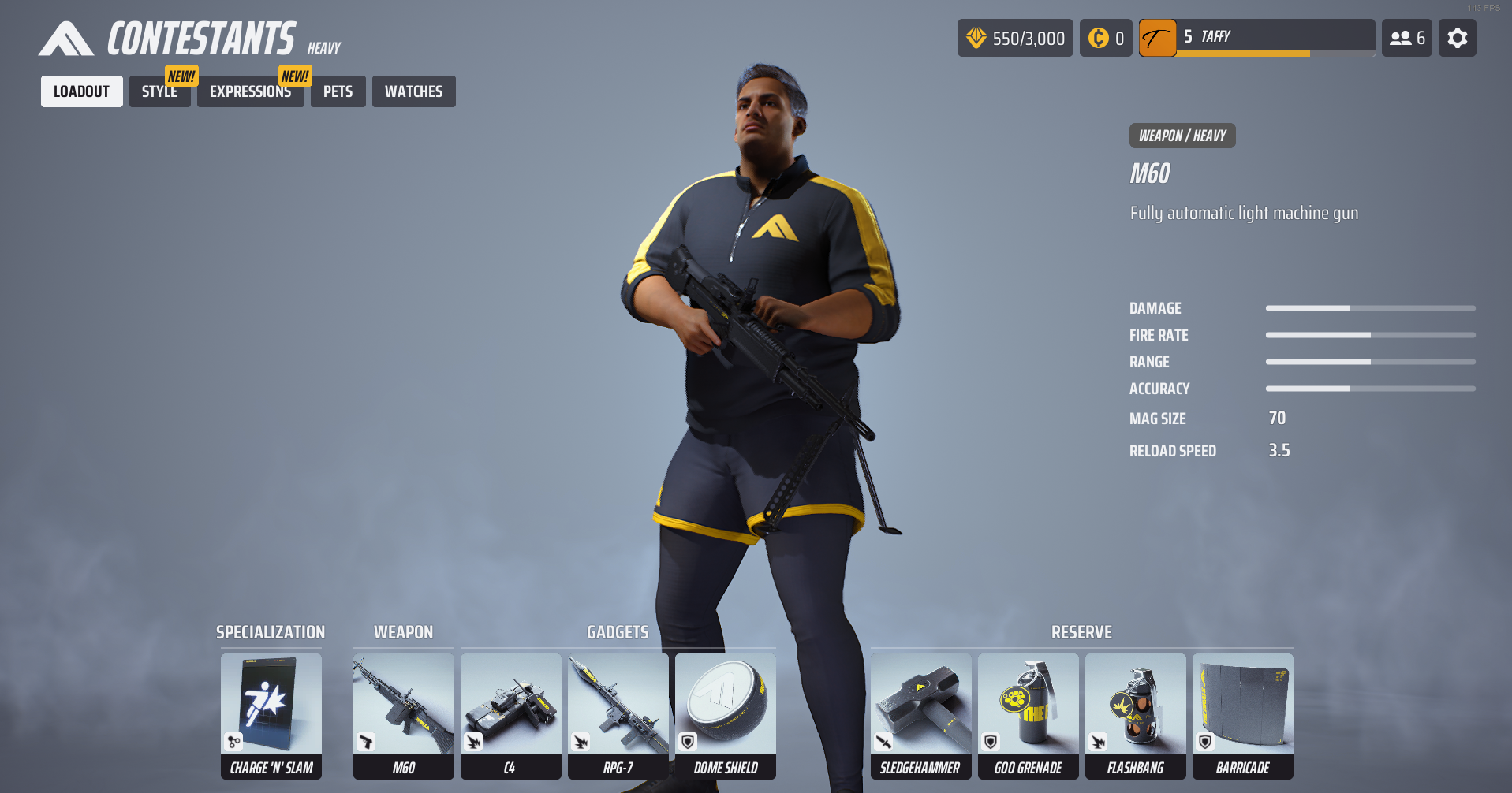Open the Expressions tab with the NEW badge
Image resolution: width=1512 pixels, height=793 pixels.
coord(250,91)
